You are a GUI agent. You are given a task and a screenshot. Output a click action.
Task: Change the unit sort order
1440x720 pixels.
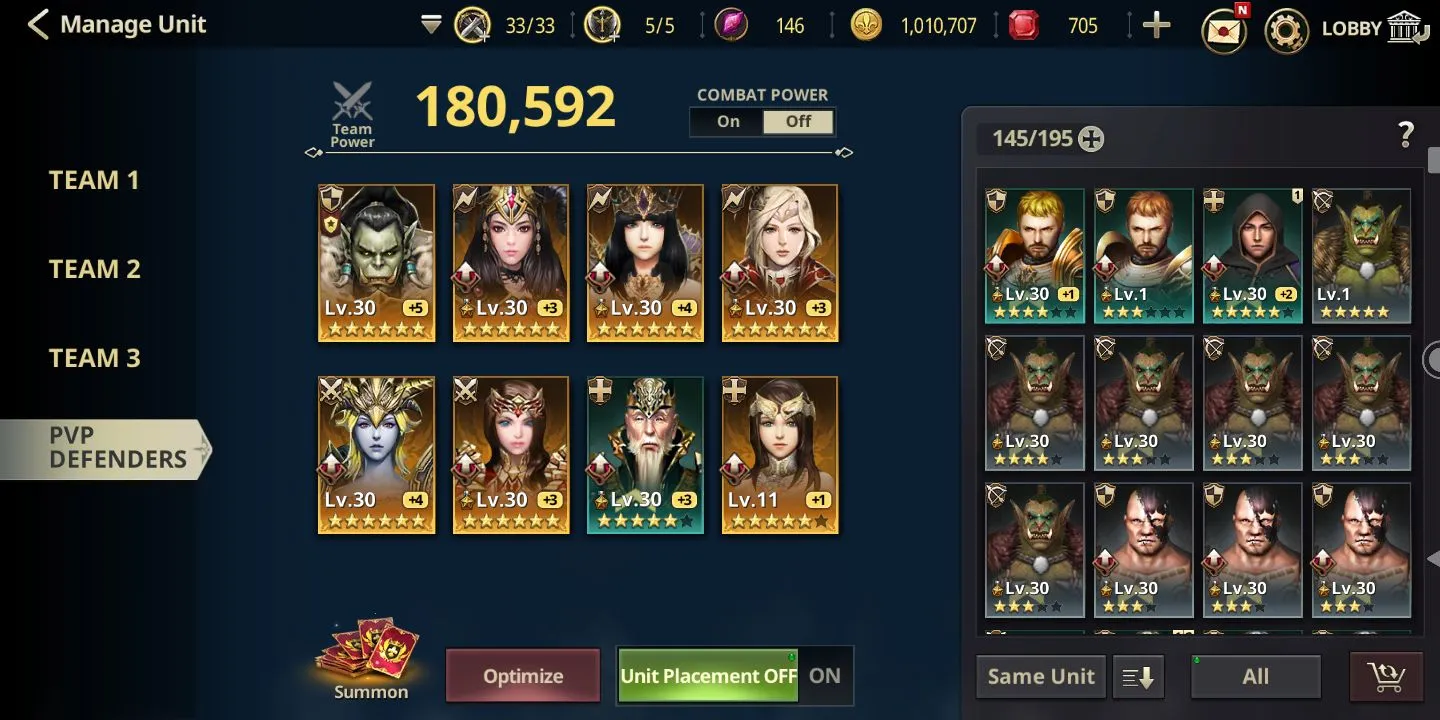tap(1138, 677)
